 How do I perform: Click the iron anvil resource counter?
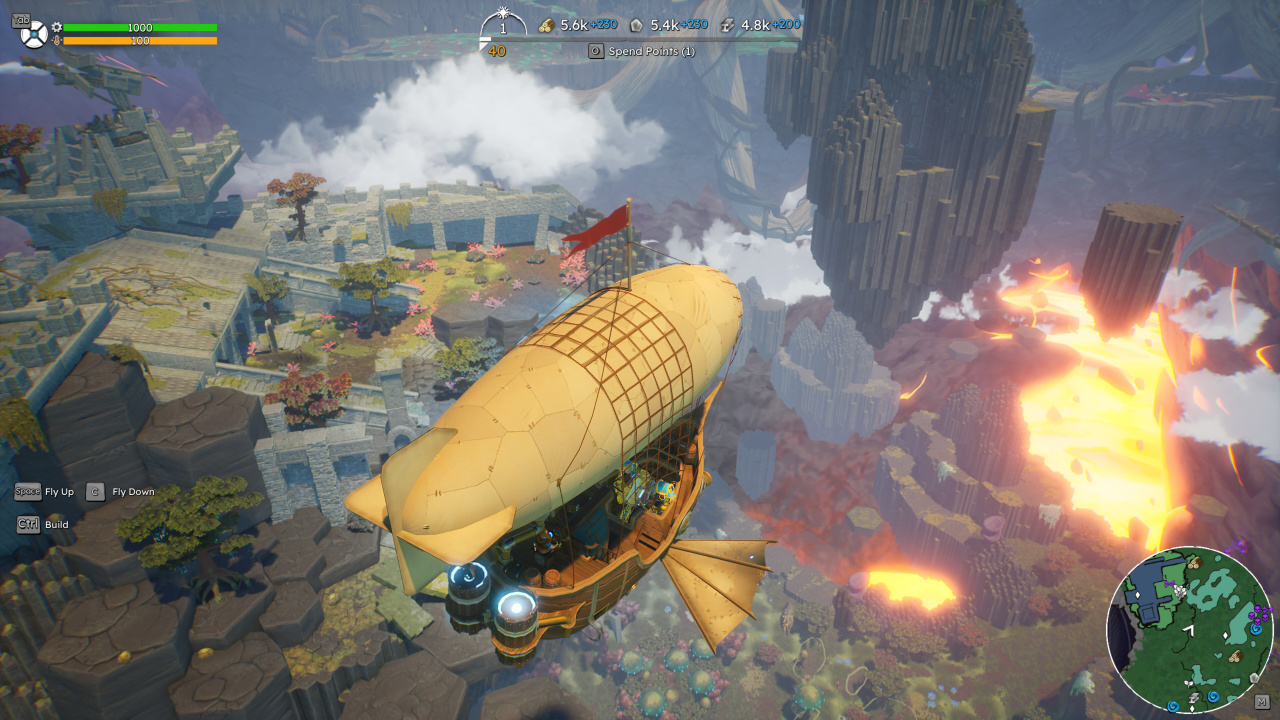click(757, 25)
